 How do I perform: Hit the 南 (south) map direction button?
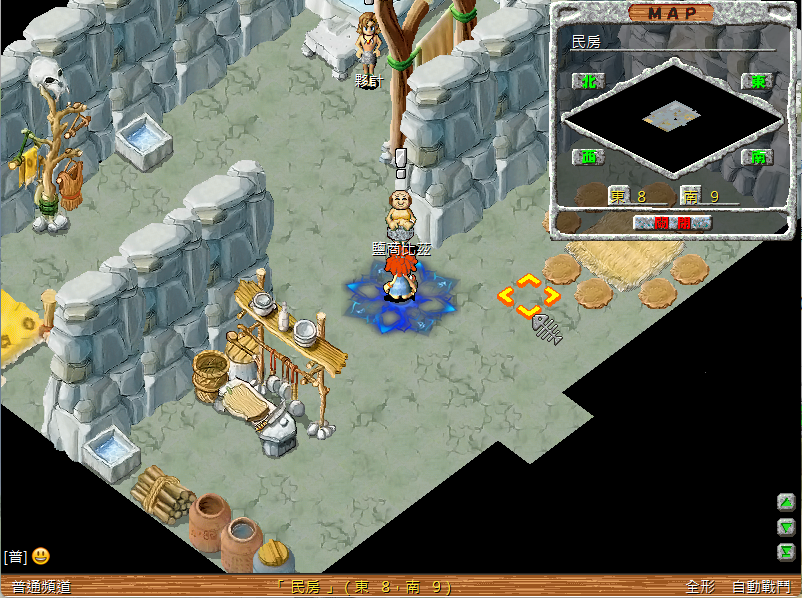[x=758, y=157]
